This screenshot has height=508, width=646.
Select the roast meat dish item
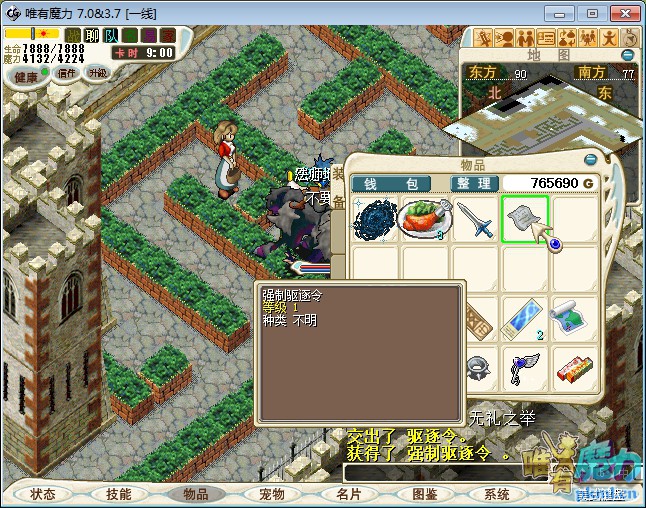click(x=427, y=219)
